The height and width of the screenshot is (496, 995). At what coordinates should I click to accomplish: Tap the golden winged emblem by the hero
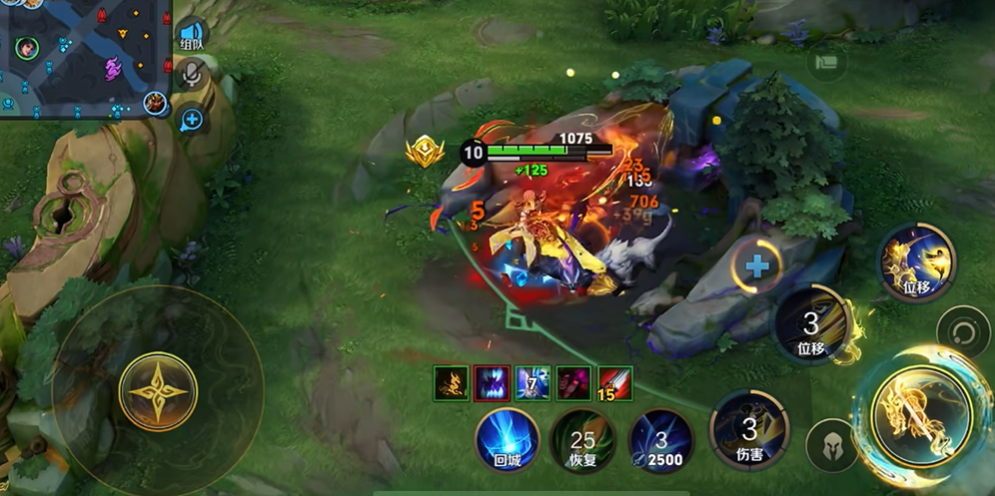(x=425, y=151)
